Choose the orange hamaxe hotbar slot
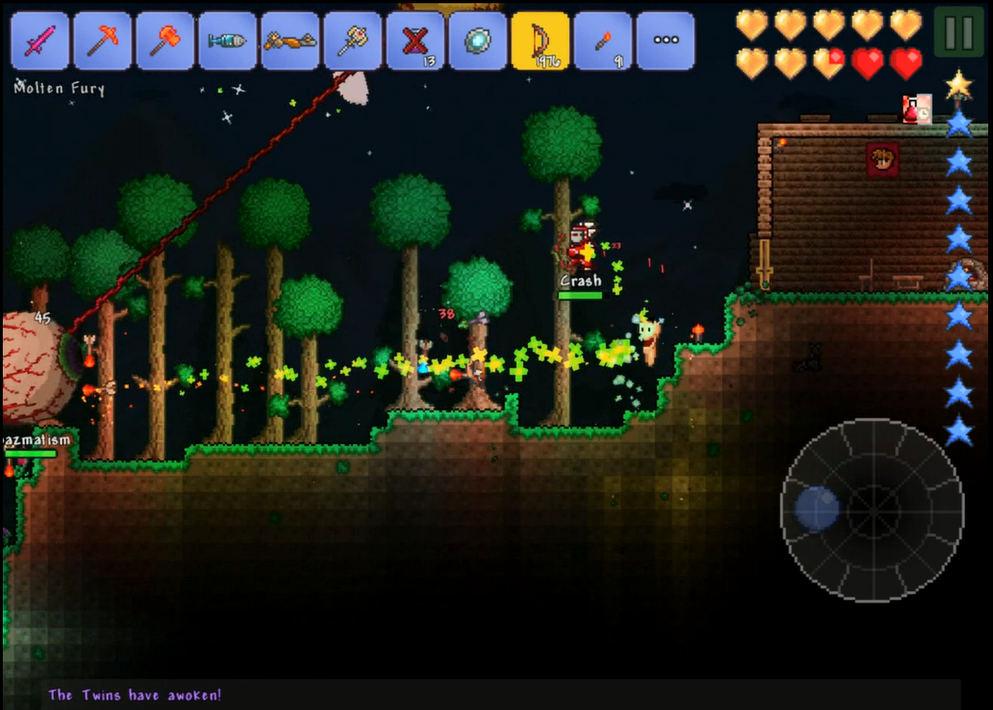This screenshot has width=993, height=710. (165, 41)
